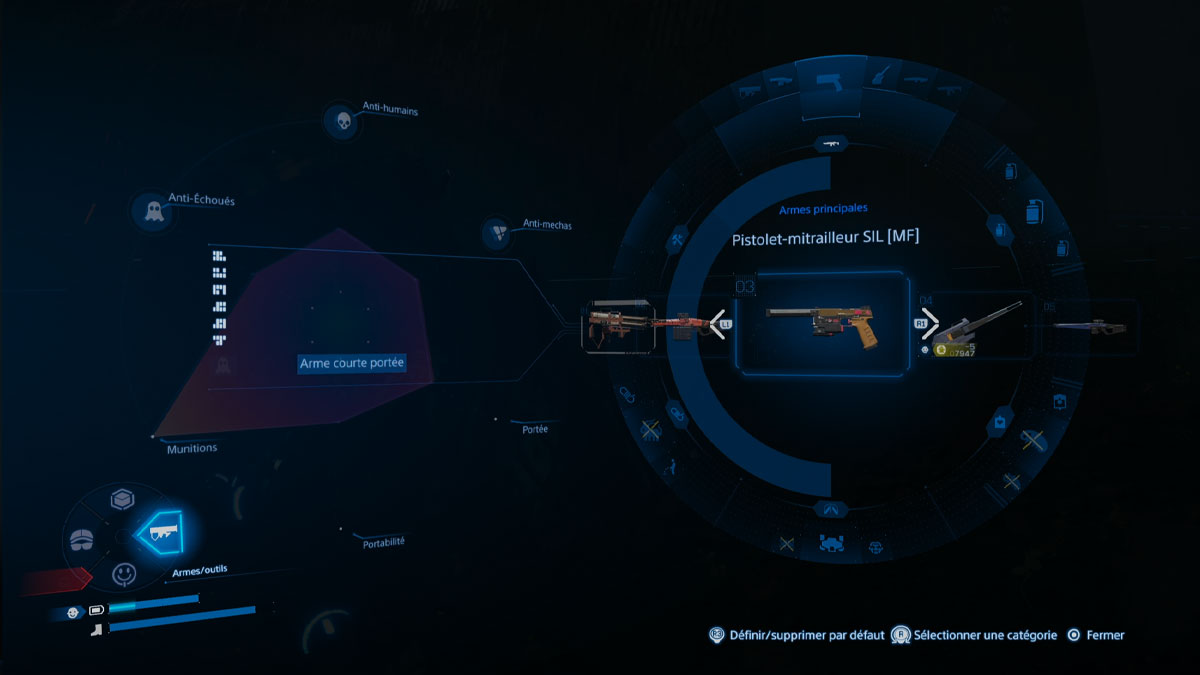Go to the previous weapon with the left chevron
This screenshot has height=675, width=1200.
[x=717, y=324]
